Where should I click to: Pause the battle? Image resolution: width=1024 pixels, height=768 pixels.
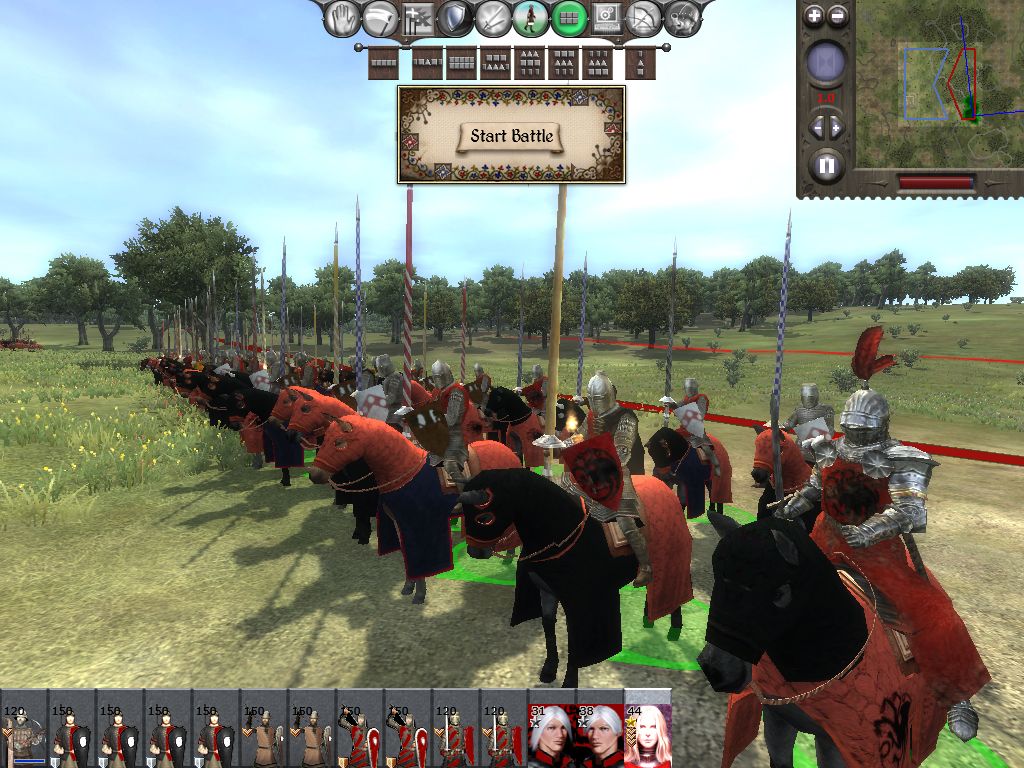tap(826, 165)
